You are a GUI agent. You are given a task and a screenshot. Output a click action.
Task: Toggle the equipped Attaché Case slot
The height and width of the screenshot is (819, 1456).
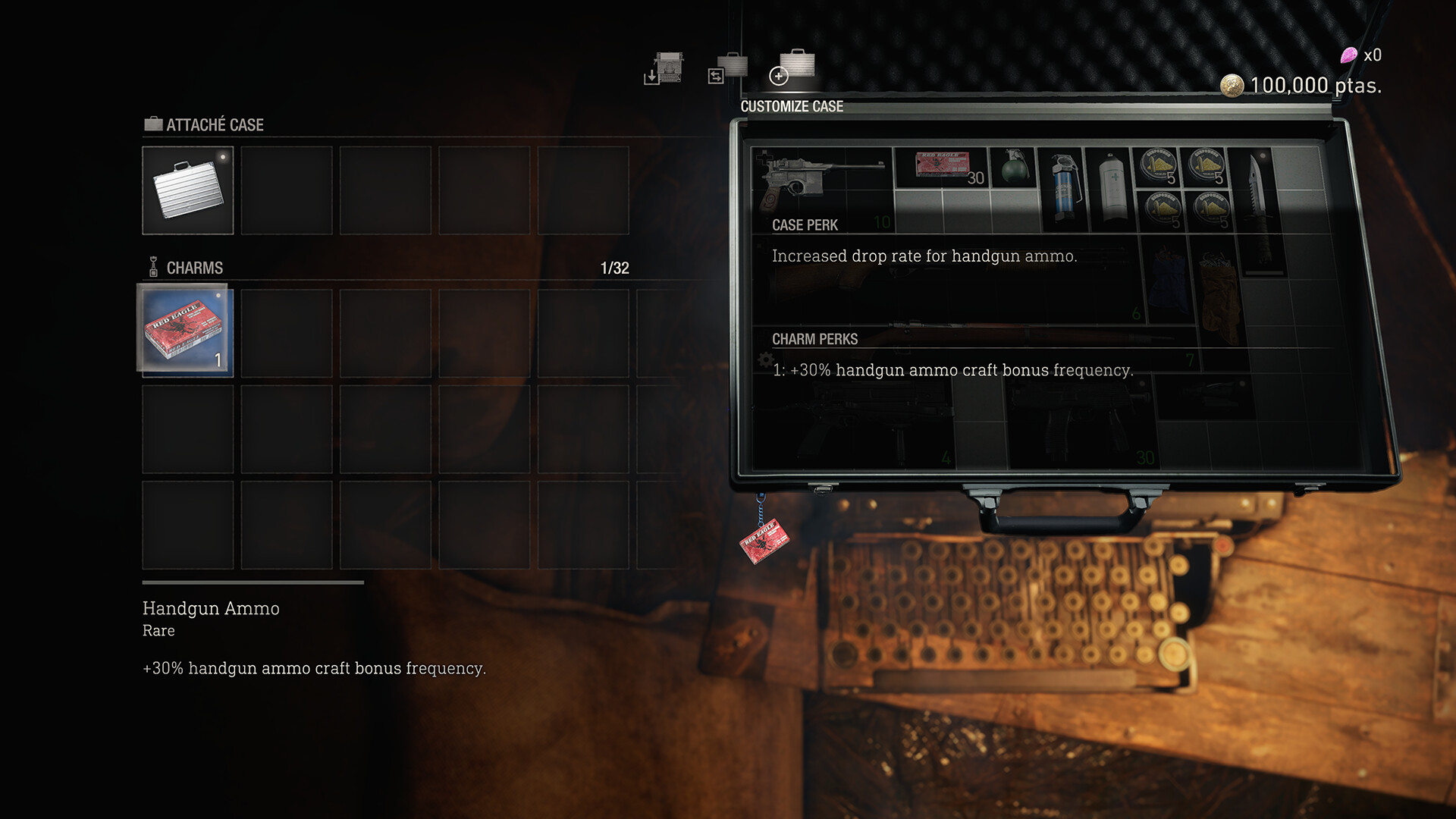(x=187, y=190)
